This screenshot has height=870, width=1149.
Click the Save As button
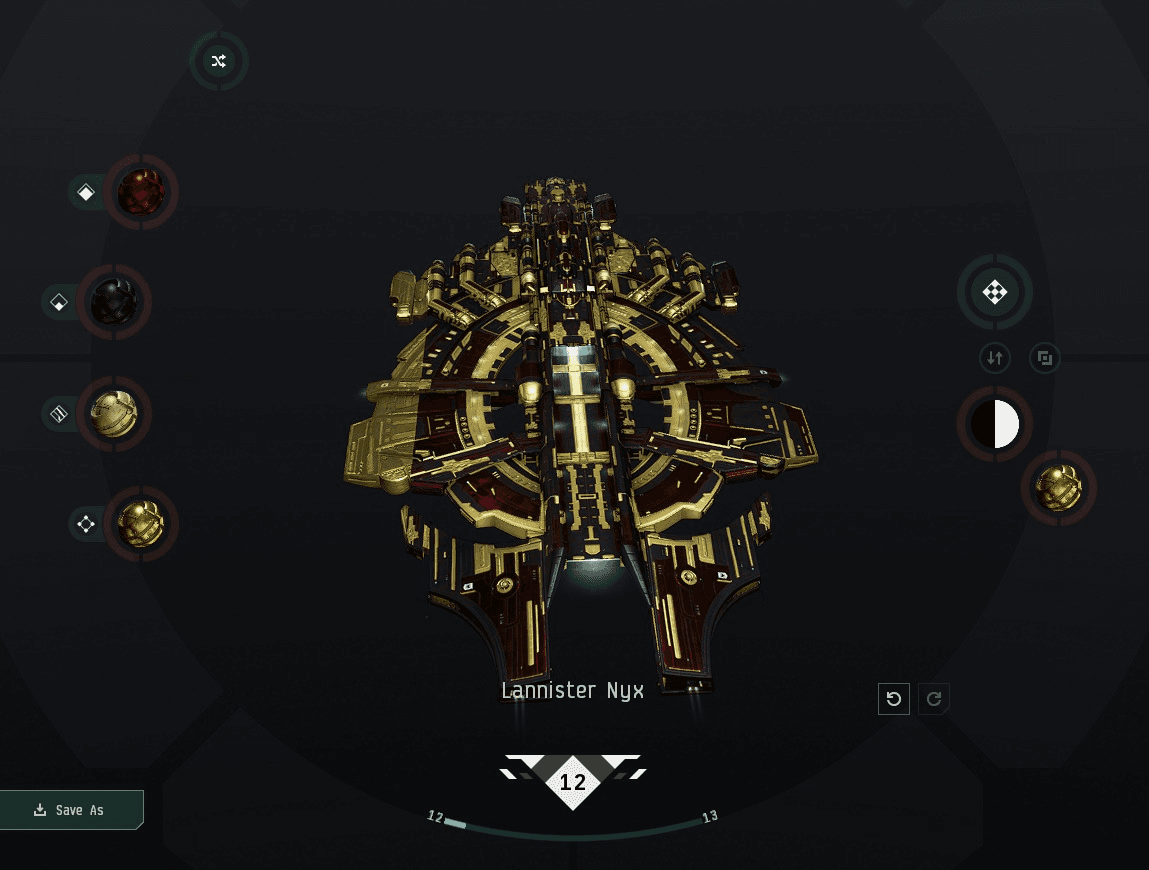click(x=70, y=810)
